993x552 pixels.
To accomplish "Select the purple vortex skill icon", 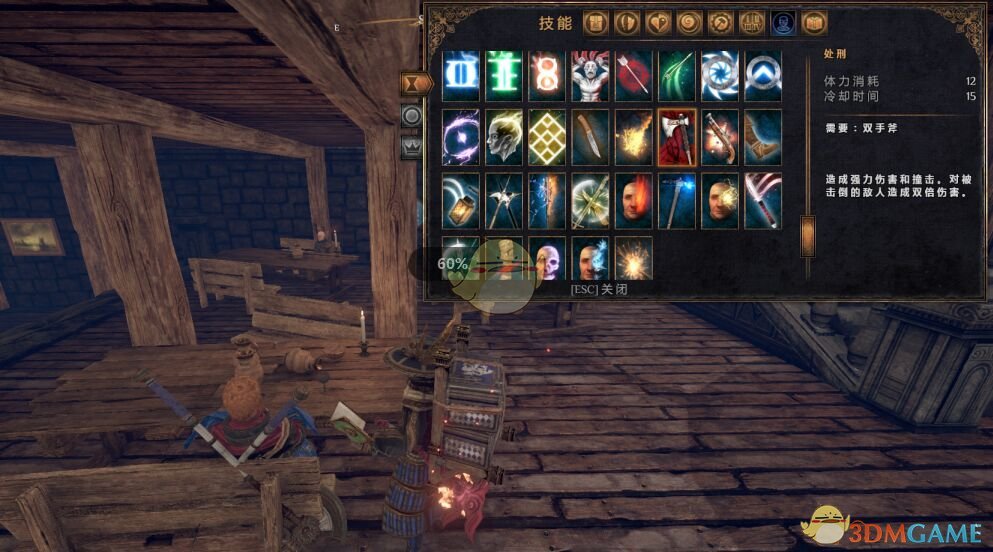I will tap(461, 138).
